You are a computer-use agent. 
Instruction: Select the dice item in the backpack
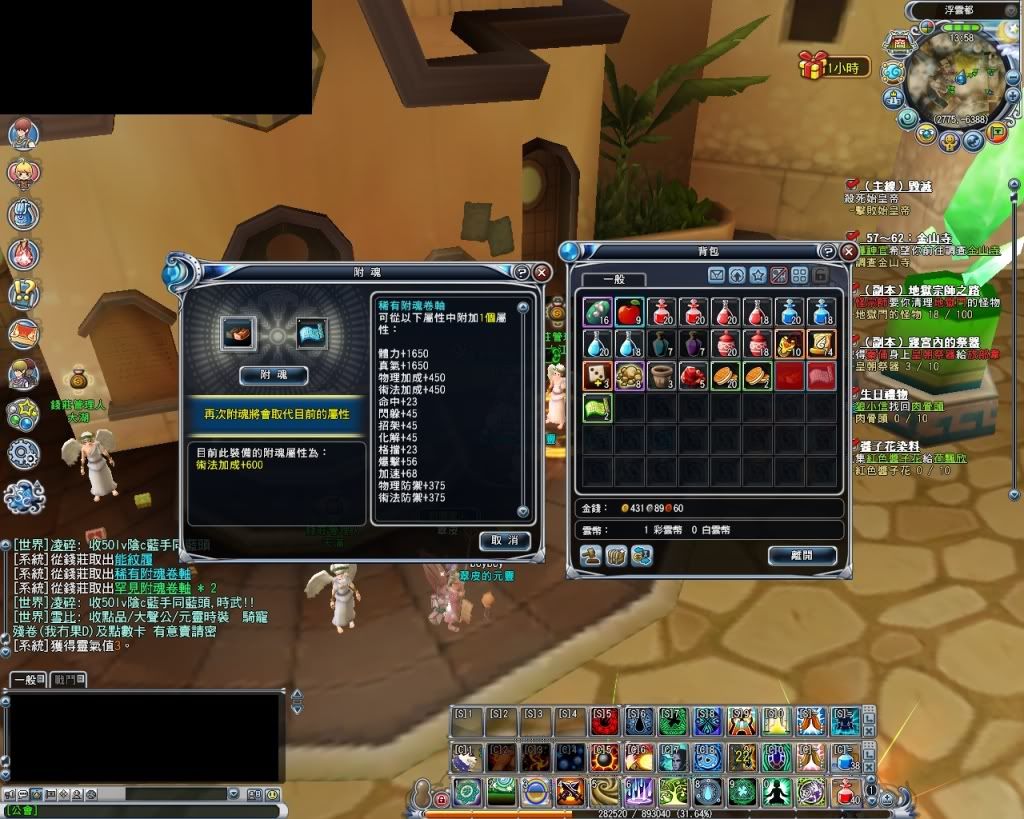[x=597, y=376]
